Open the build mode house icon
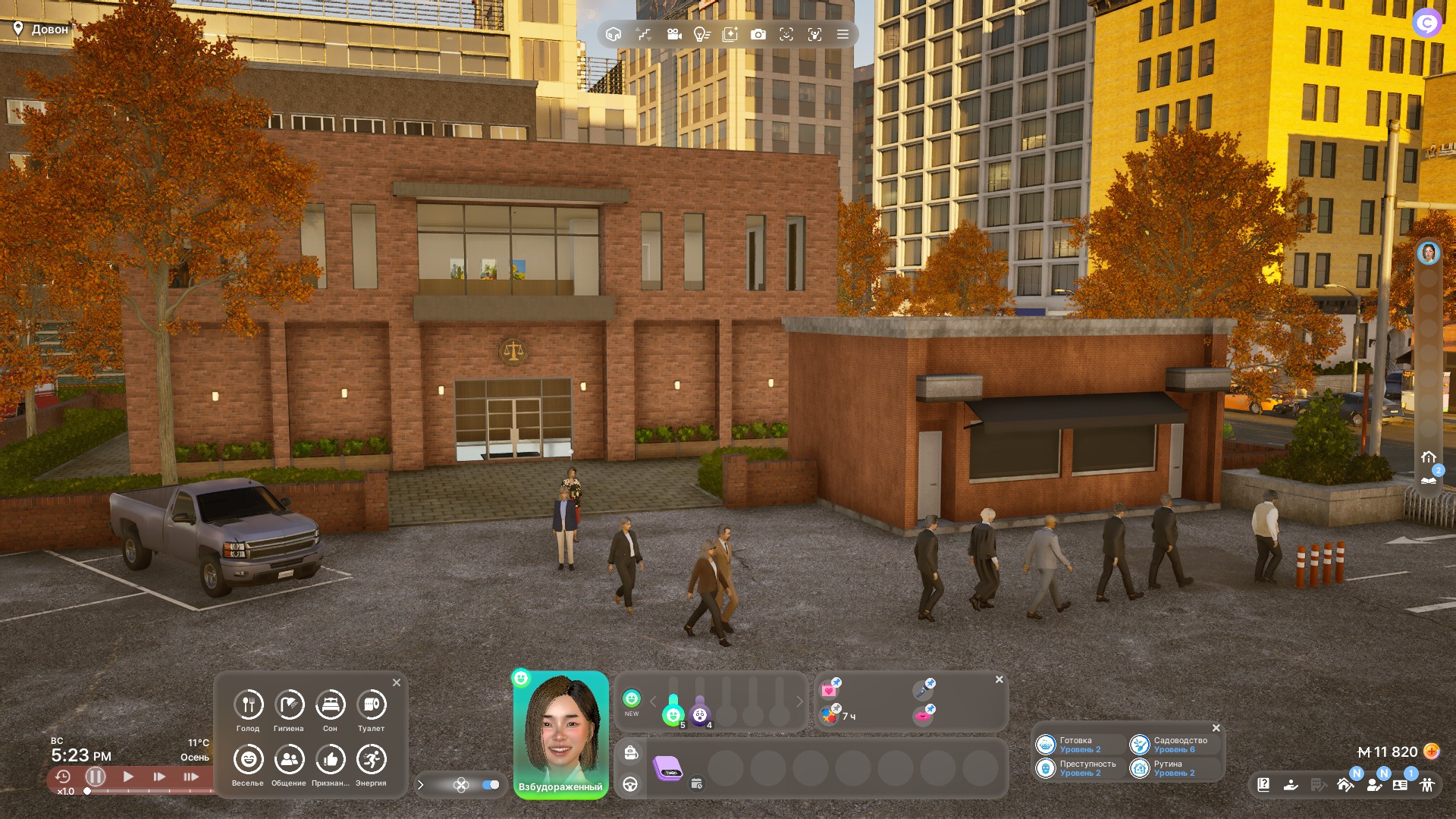The image size is (1456, 819). tap(1345, 785)
